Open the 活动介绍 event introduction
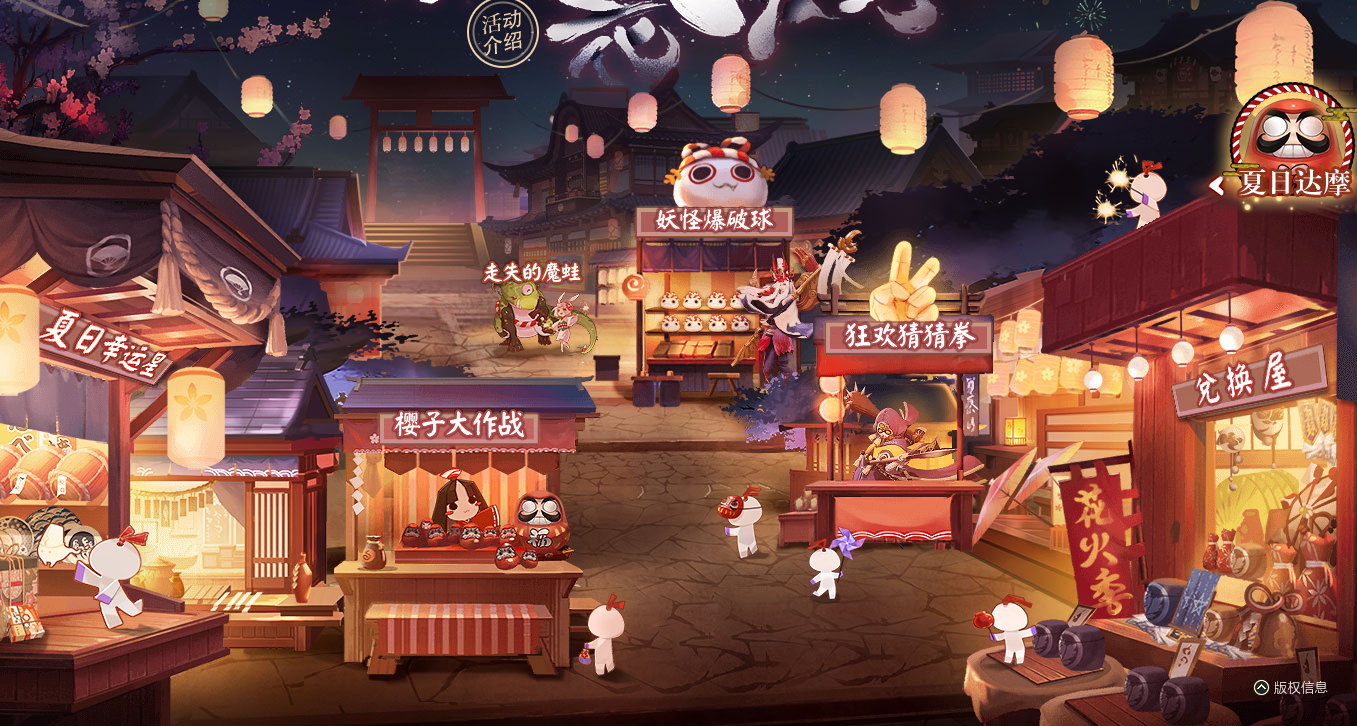1357x726 pixels. 503,34
